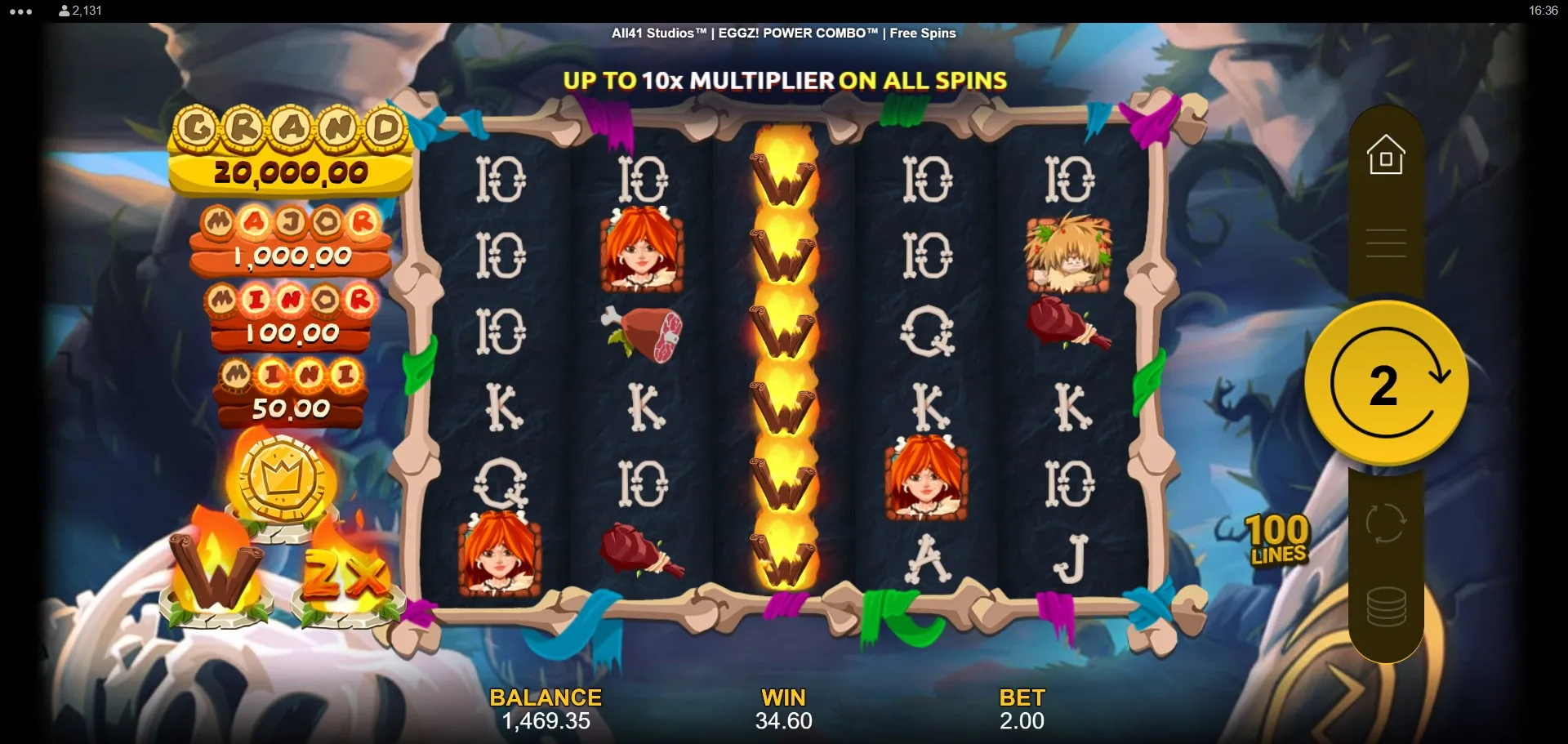1568x744 pixels.
Task: Toggle the autoplay circular arrows icon
Action: pyautogui.click(x=1386, y=523)
